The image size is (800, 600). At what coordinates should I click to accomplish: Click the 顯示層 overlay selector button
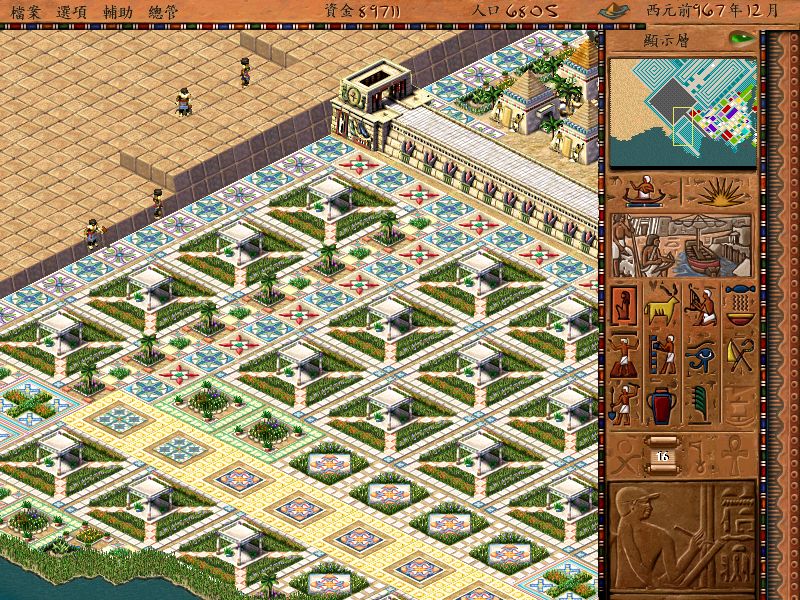[x=668, y=41]
